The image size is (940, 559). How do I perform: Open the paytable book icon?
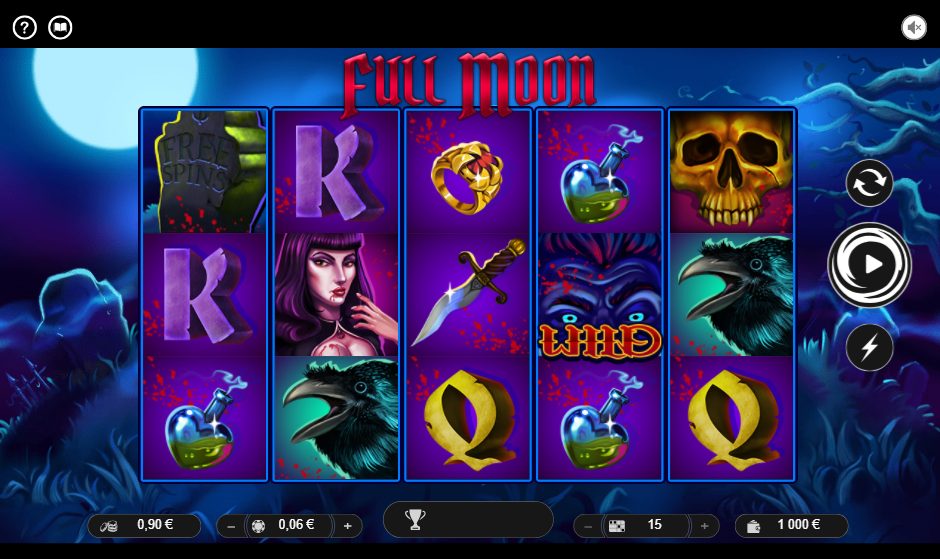(x=61, y=27)
